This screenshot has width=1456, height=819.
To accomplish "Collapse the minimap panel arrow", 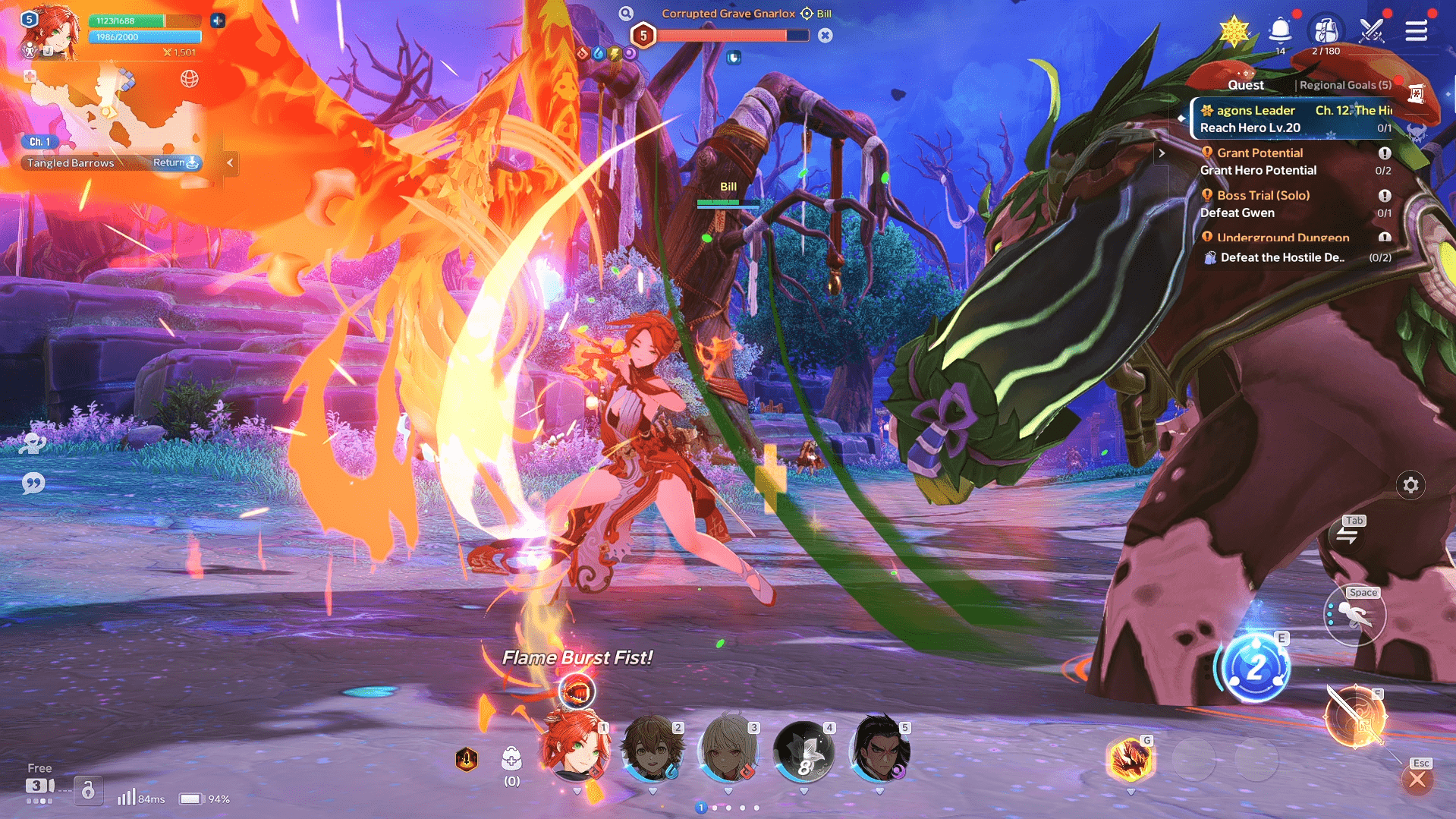I will click(230, 162).
